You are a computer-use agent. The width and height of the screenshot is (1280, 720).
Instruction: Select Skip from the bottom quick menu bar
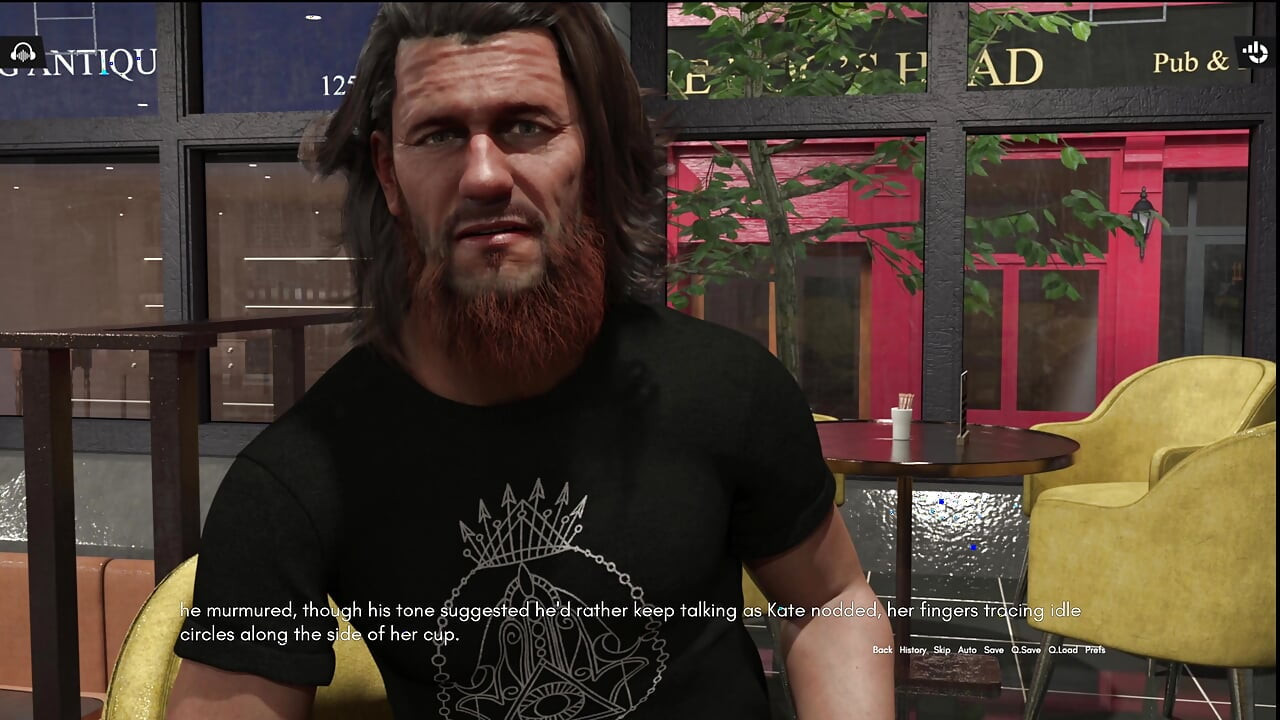[941, 649]
